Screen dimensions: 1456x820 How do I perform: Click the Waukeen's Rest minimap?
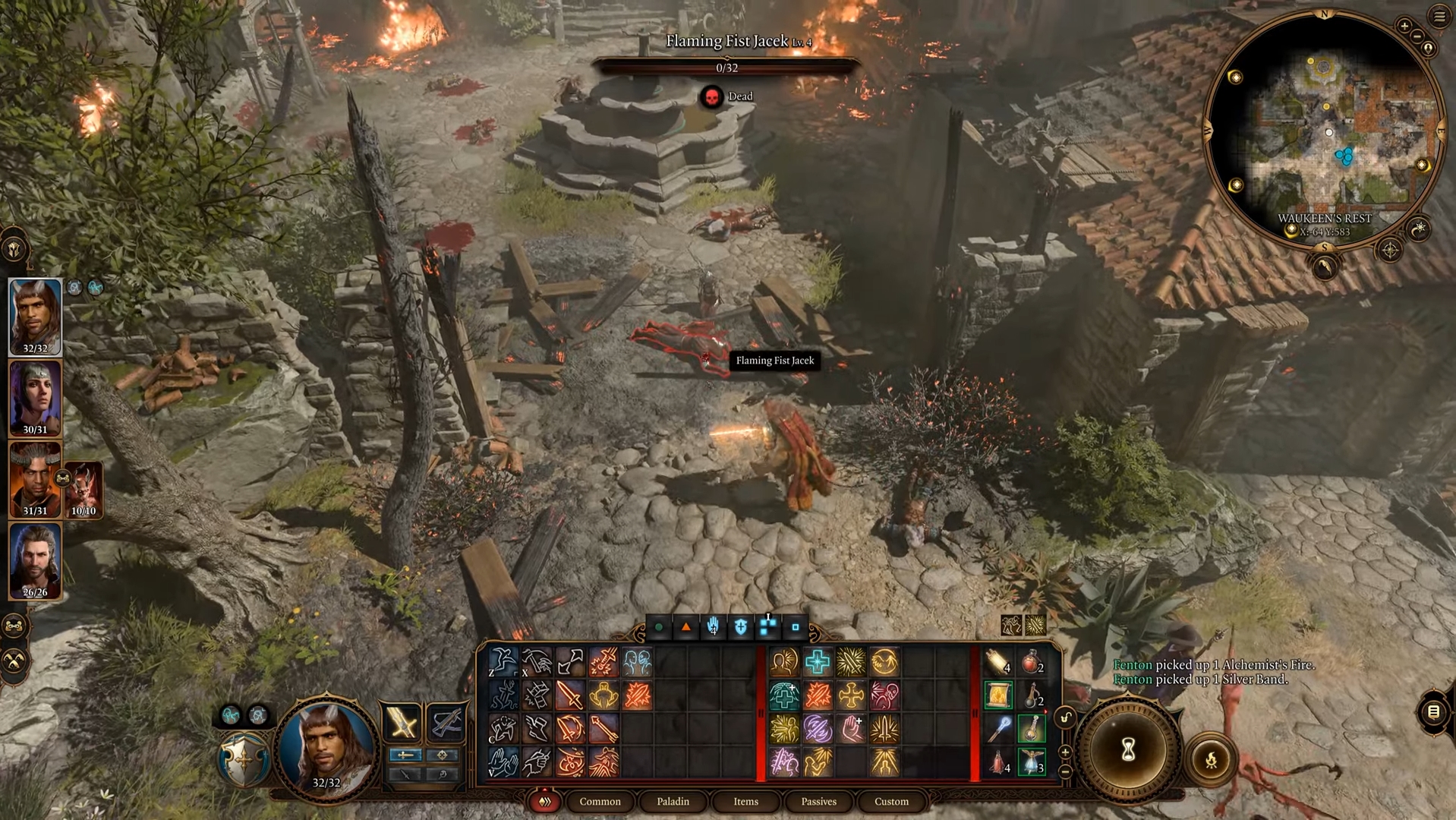(x=1323, y=129)
